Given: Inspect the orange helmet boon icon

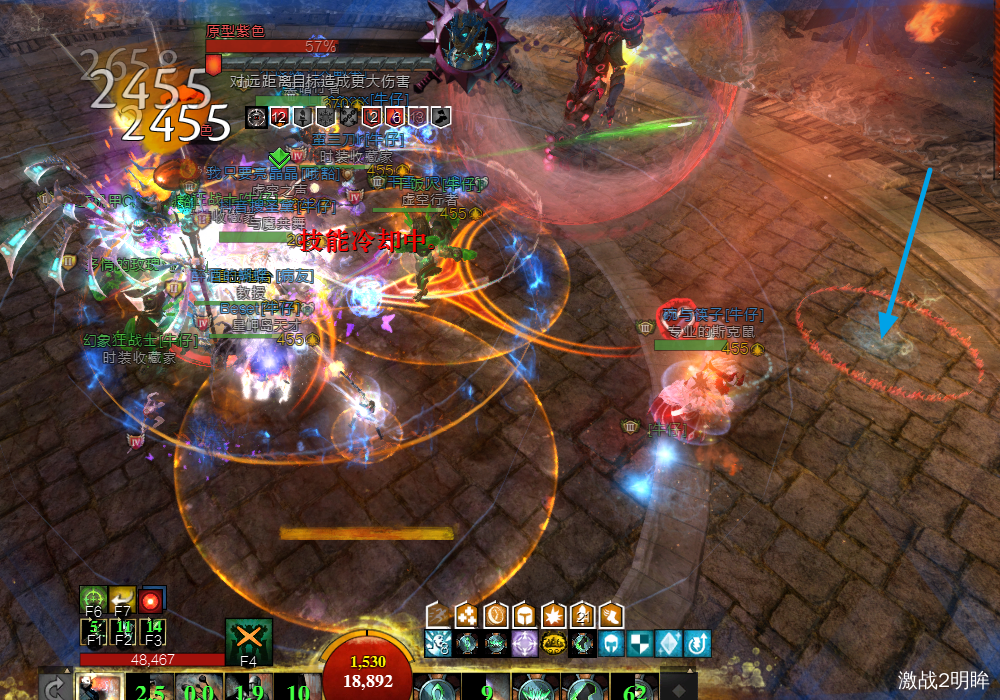Looking at the screenshot, I should (x=524, y=614).
